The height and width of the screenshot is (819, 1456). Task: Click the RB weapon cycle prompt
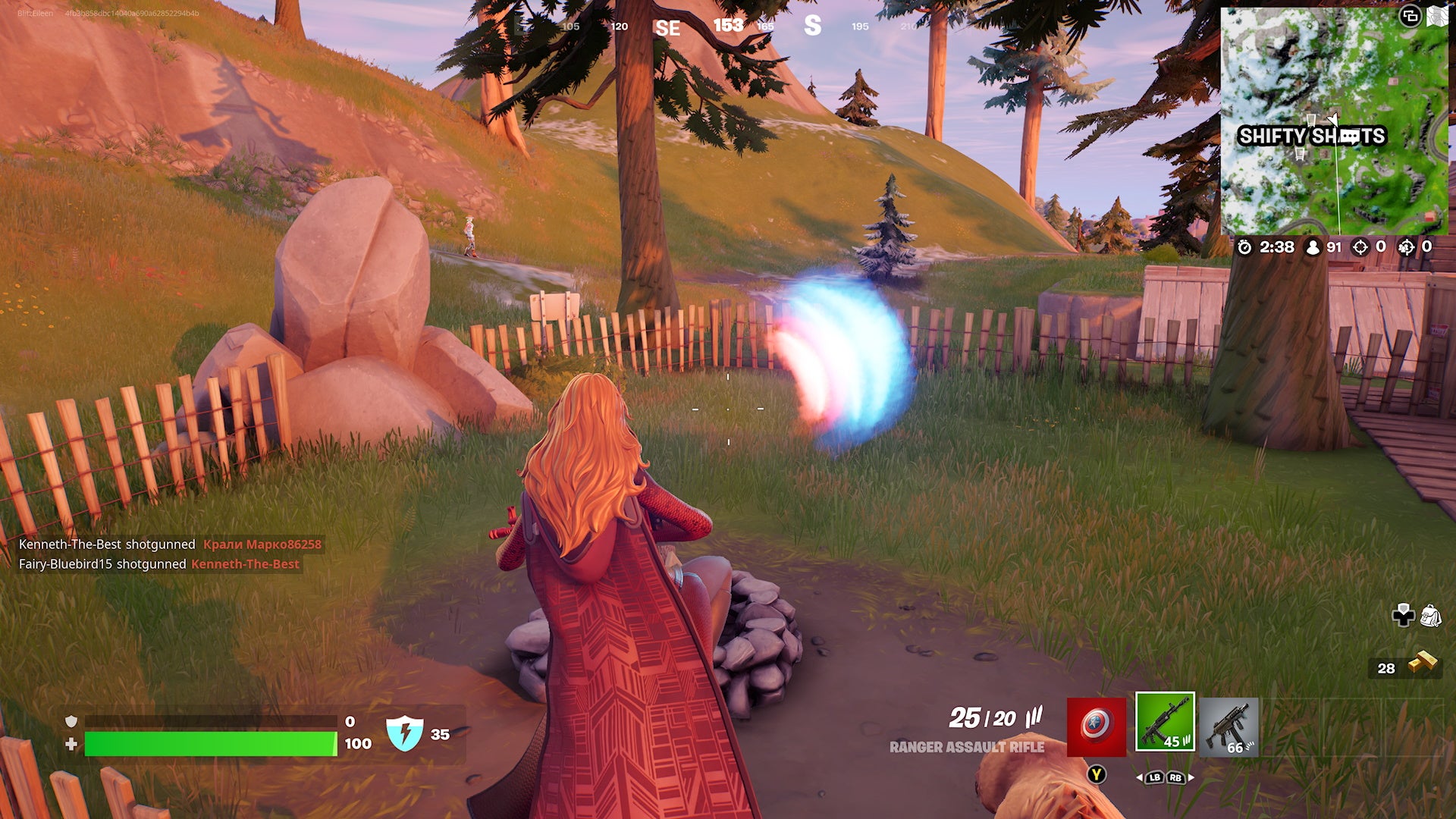pos(1176,778)
